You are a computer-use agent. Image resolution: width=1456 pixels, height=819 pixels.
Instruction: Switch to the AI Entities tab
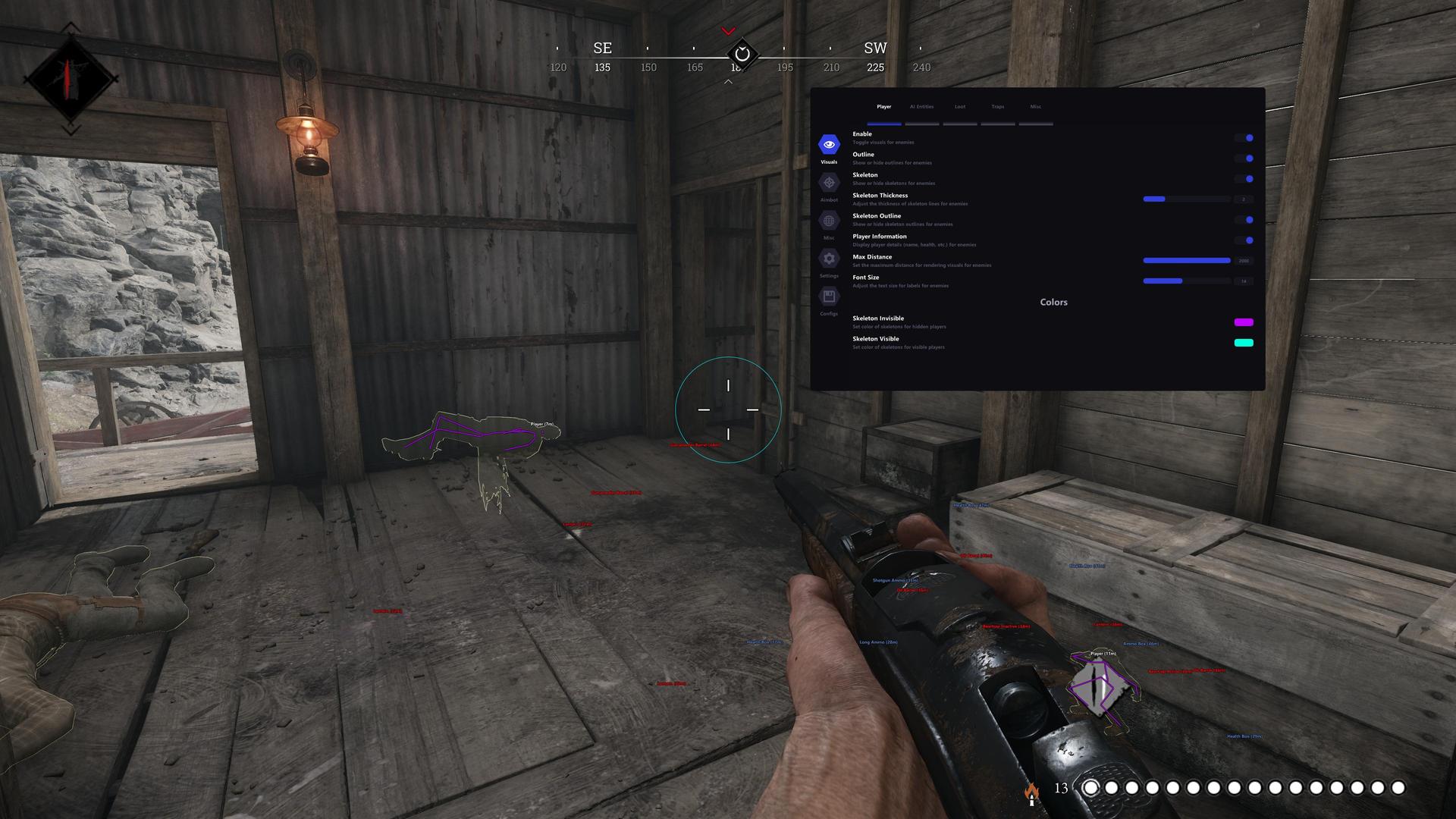921,107
